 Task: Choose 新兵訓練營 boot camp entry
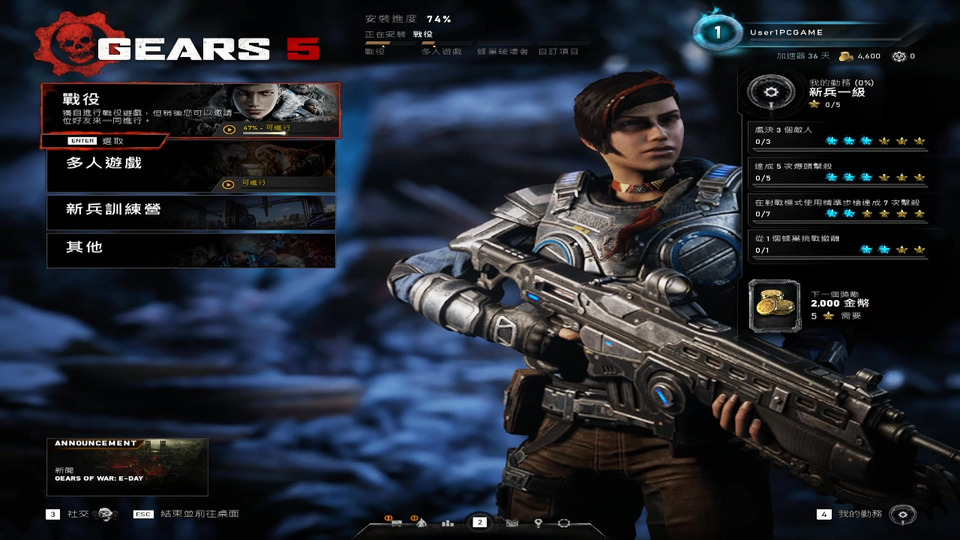click(x=190, y=212)
